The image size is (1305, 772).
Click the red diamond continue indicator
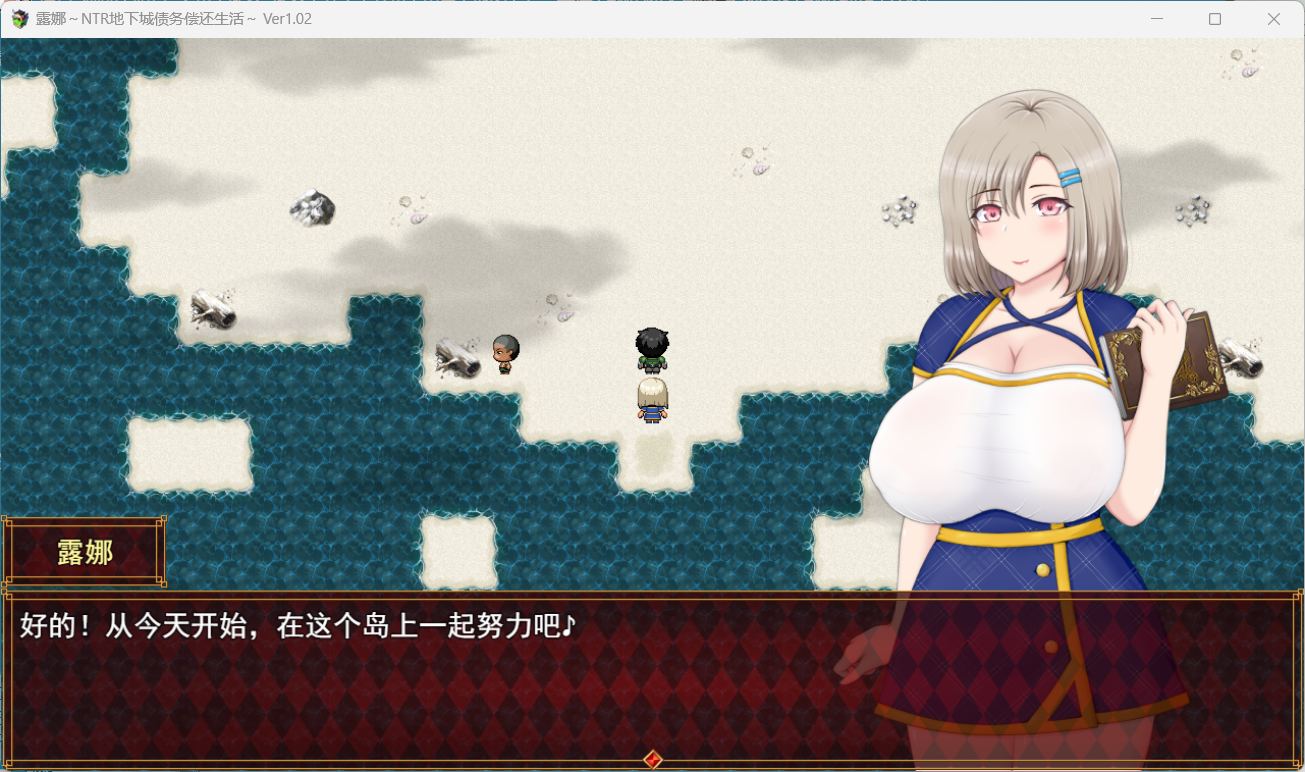coord(652,760)
